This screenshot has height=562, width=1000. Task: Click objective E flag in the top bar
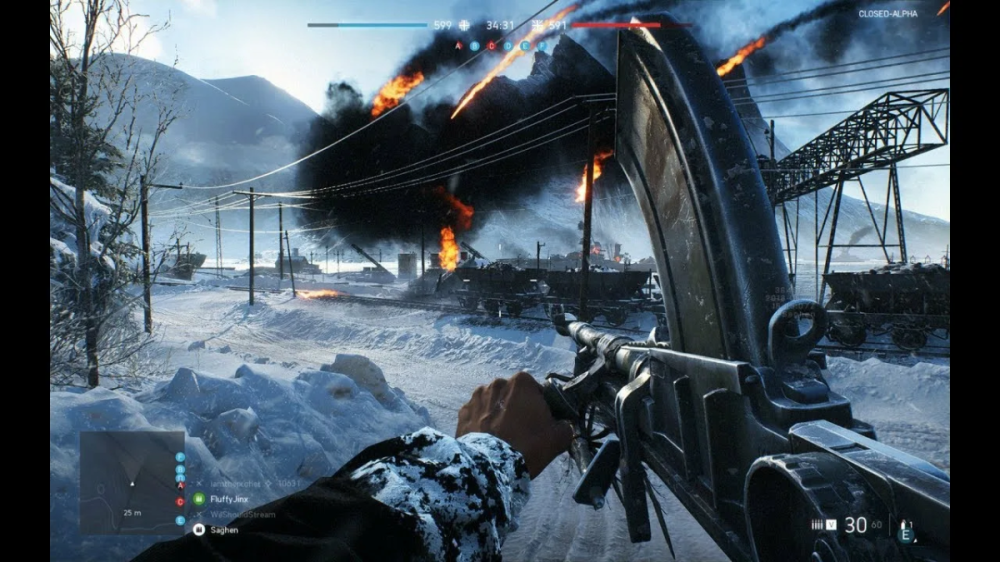525,45
